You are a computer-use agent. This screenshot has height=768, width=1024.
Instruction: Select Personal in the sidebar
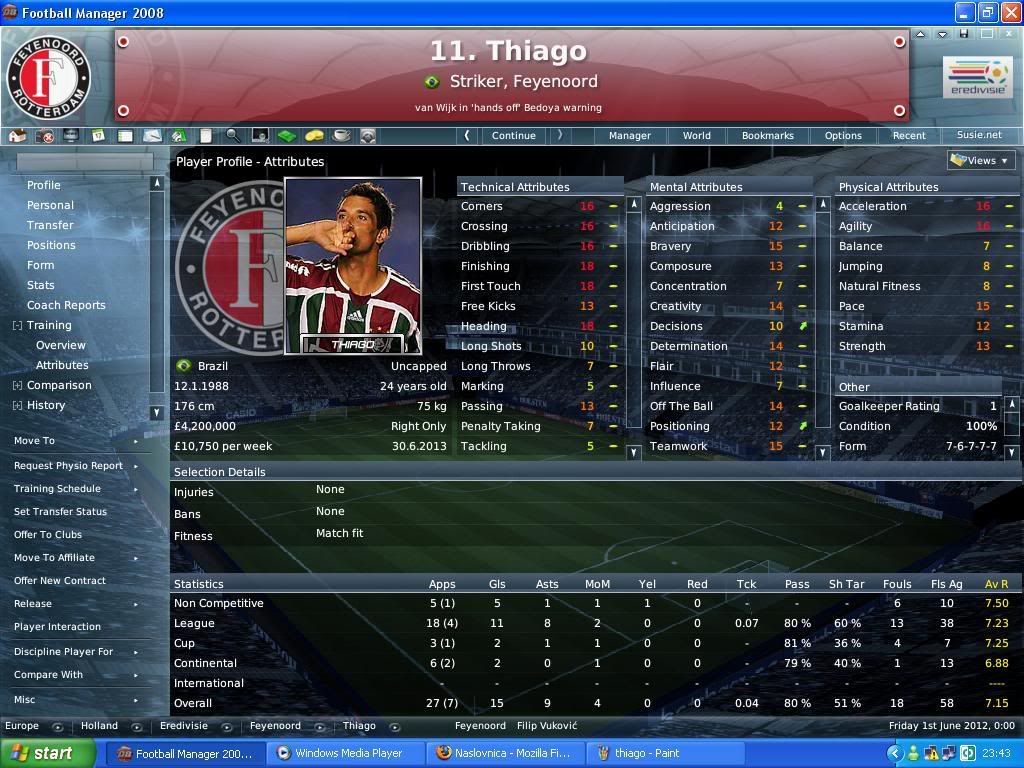(50, 205)
